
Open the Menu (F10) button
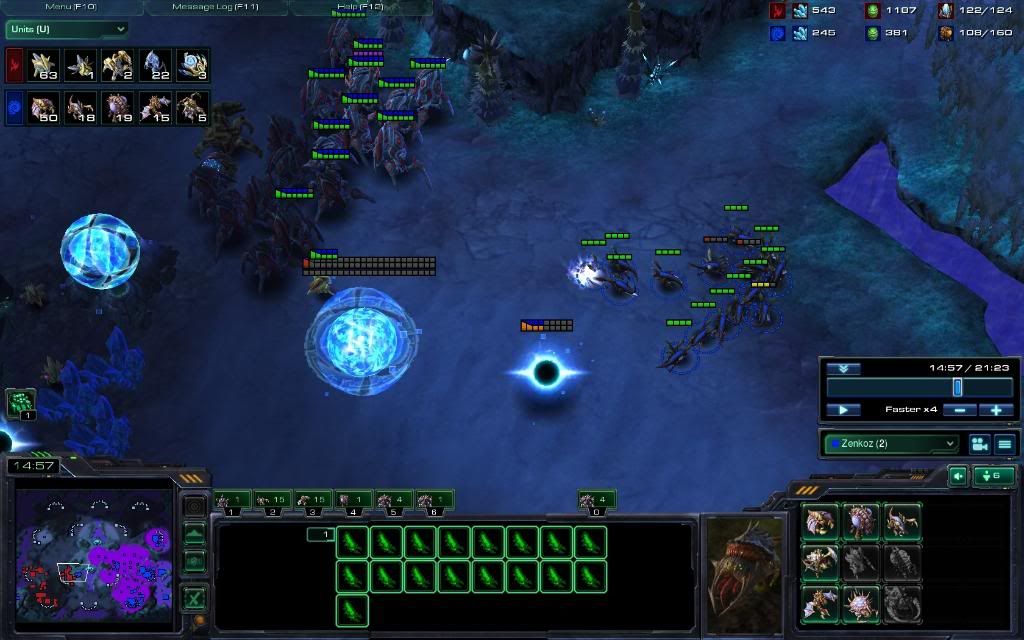[x=71, y=7]
